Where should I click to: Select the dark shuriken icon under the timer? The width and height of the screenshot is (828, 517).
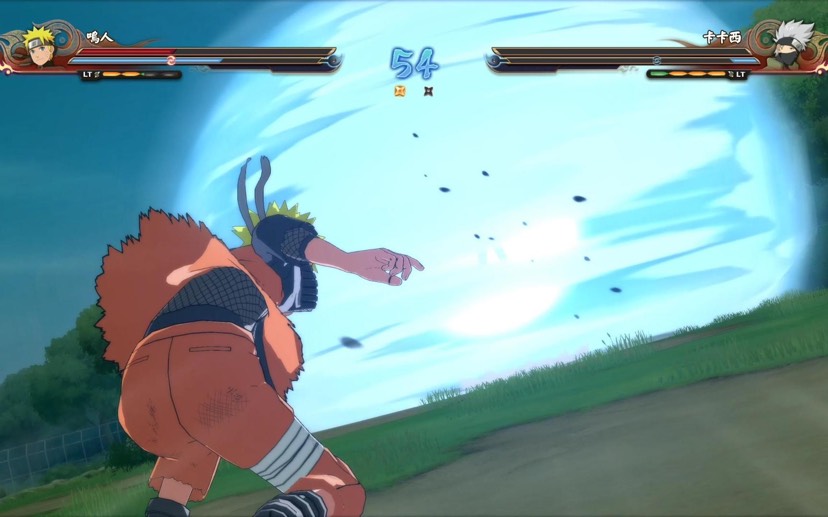[428, 91]
